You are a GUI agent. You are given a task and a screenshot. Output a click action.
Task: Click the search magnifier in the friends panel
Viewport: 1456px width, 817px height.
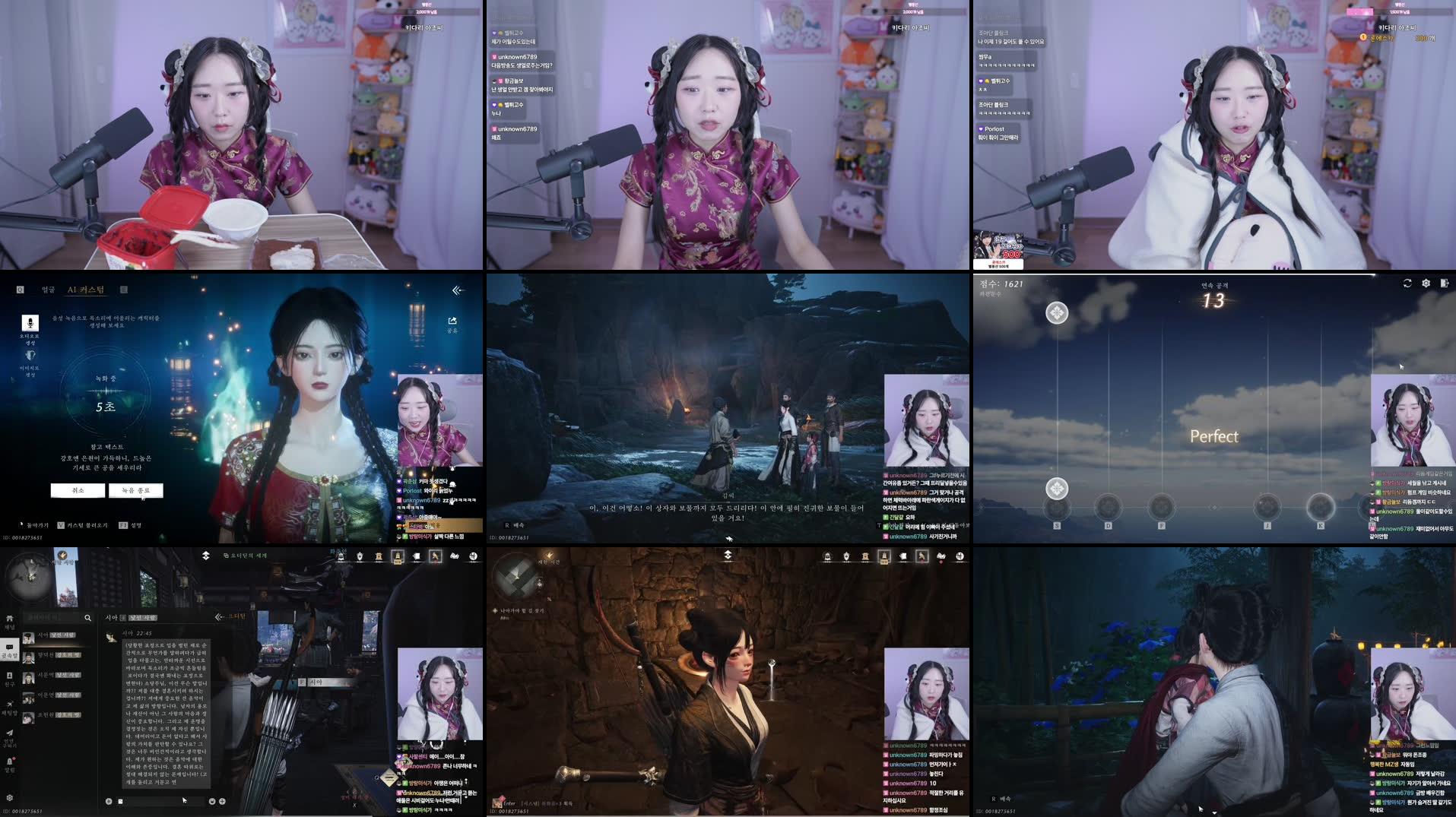coord(89,617)
